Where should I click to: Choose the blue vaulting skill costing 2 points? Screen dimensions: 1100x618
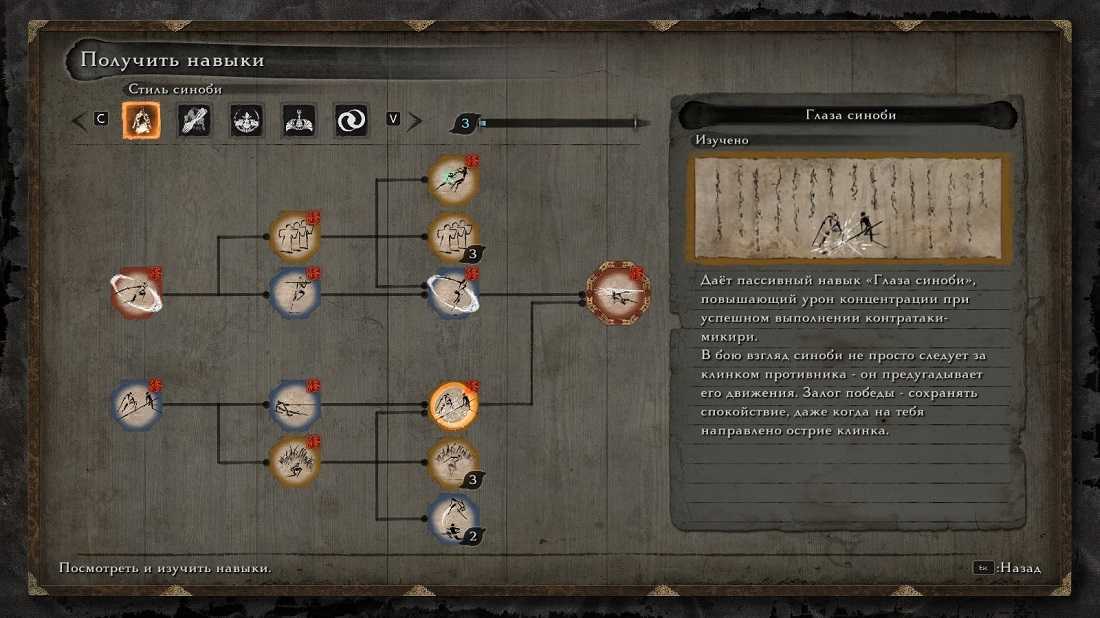pyautogui.click(x=453, y=519)
